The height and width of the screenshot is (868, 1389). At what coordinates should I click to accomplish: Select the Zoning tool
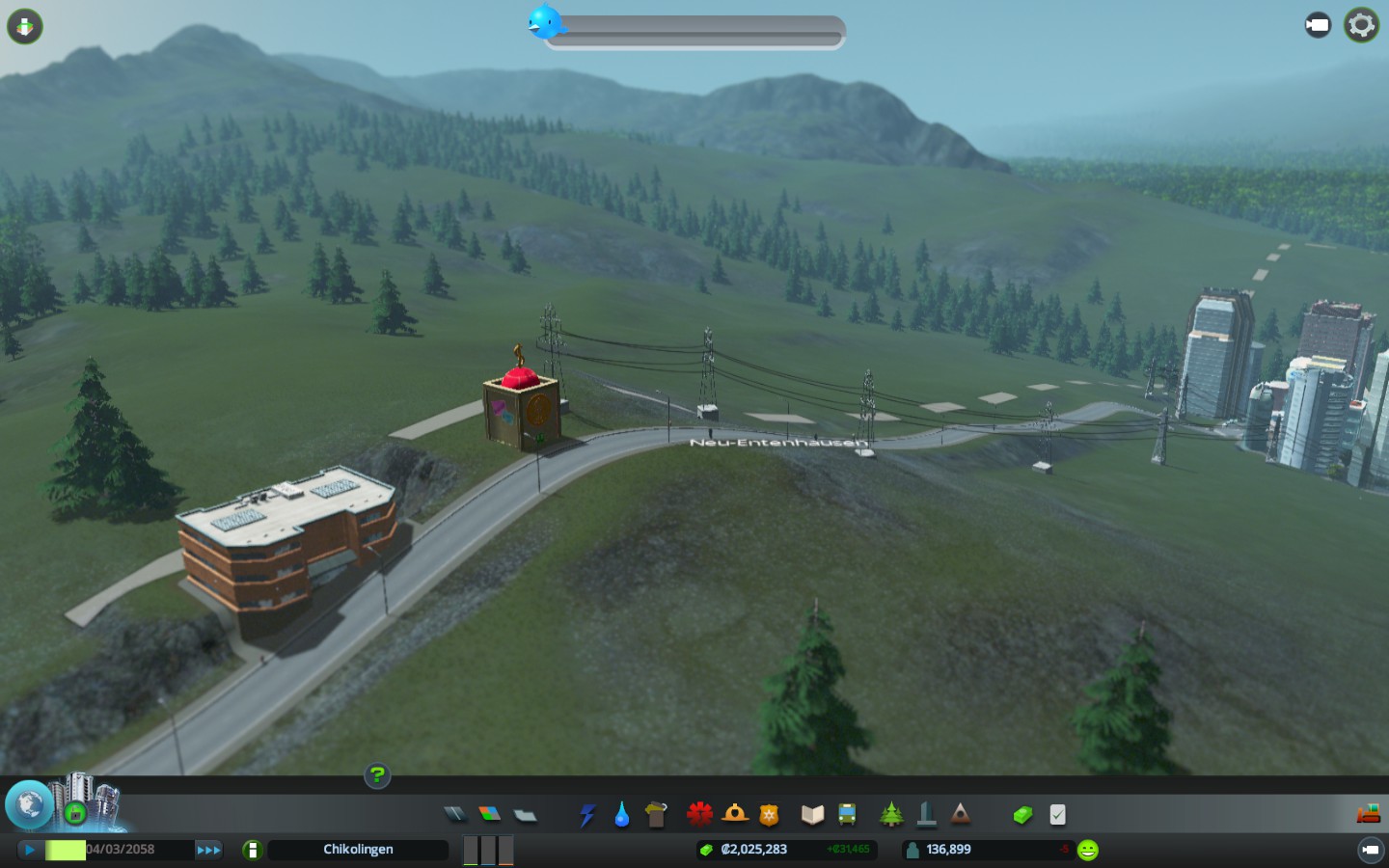click(489, 815)
